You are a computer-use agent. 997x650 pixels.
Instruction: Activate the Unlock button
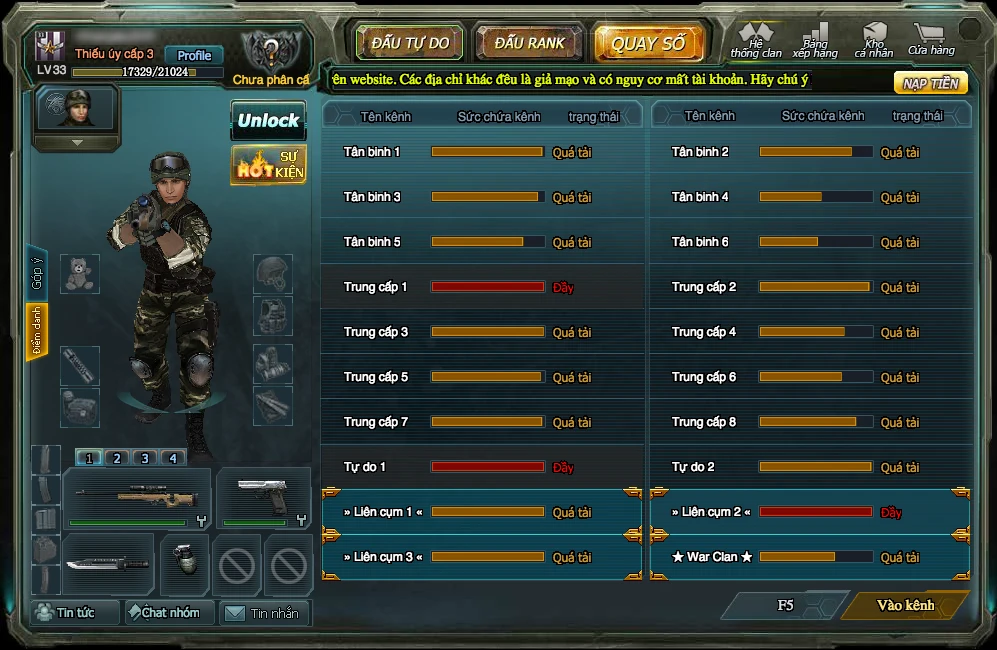[x=268, y=121]
